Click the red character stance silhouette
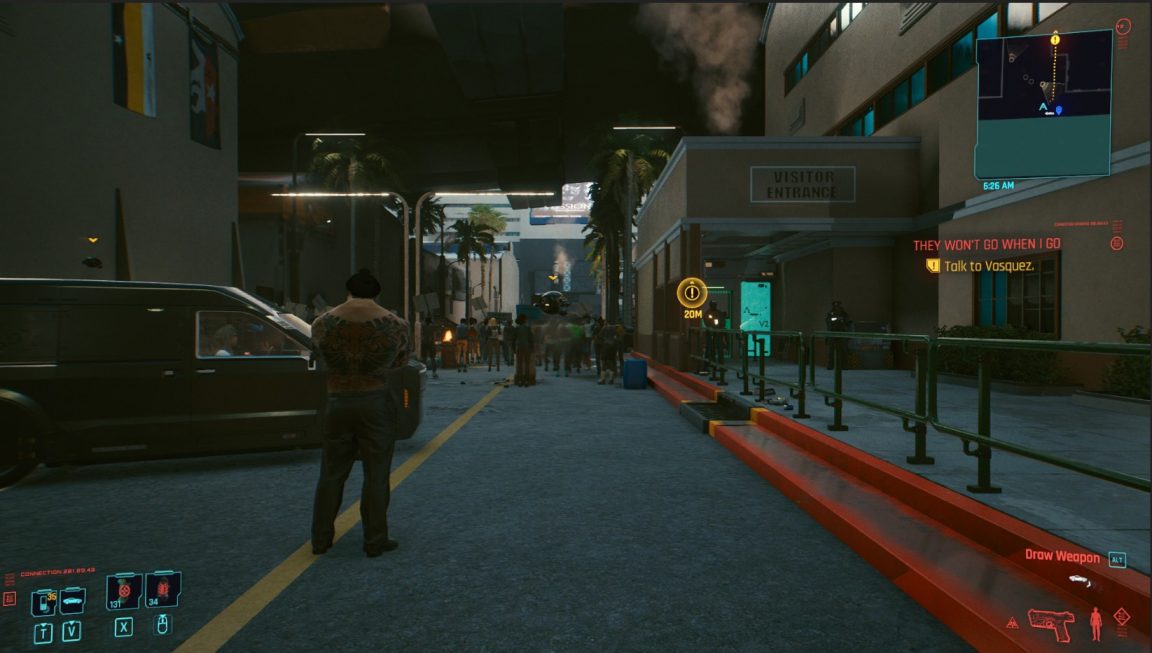The height and width of the screenshot is (653, 1152). click(1096, 623)
